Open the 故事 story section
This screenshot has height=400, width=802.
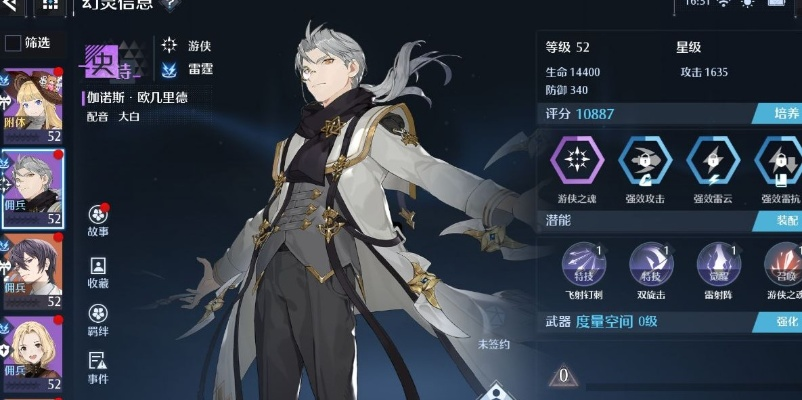coord(98,221)
